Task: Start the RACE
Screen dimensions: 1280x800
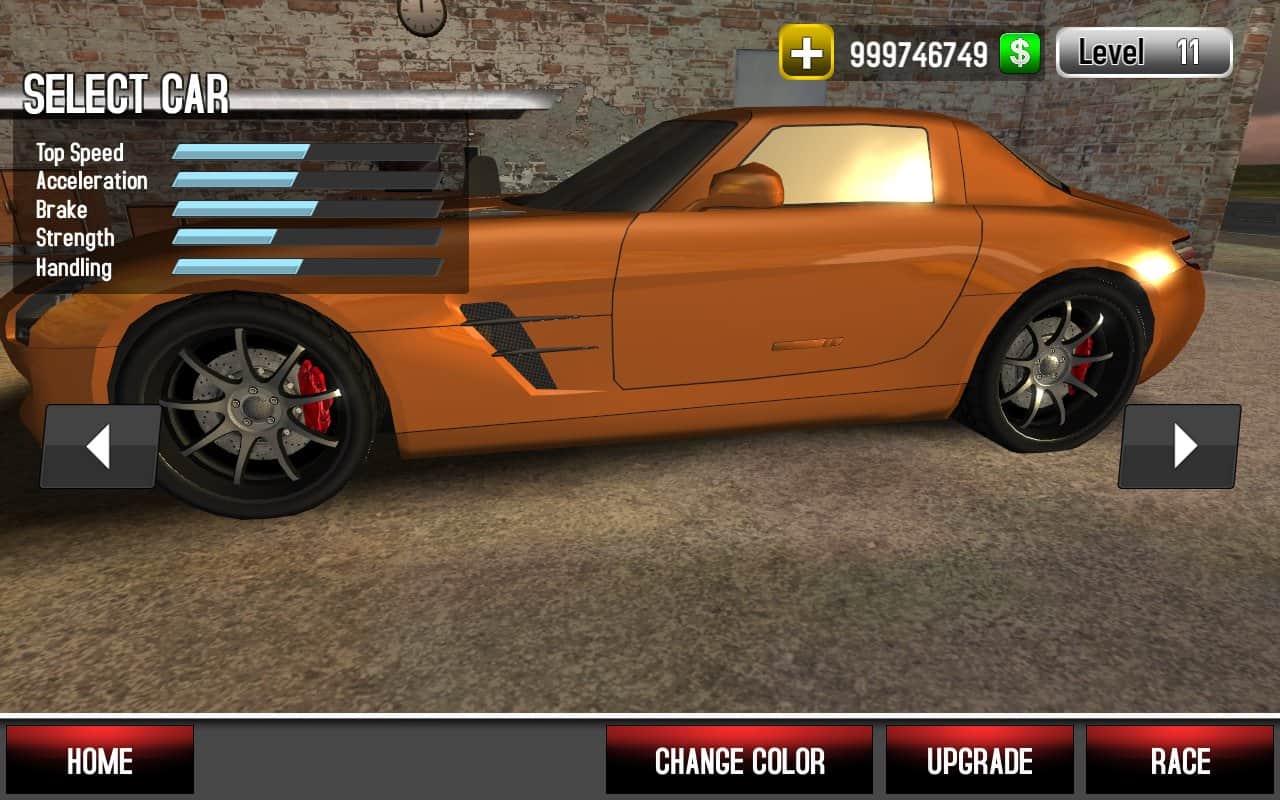Action: pyautogui.click(x=1180, y=760)
